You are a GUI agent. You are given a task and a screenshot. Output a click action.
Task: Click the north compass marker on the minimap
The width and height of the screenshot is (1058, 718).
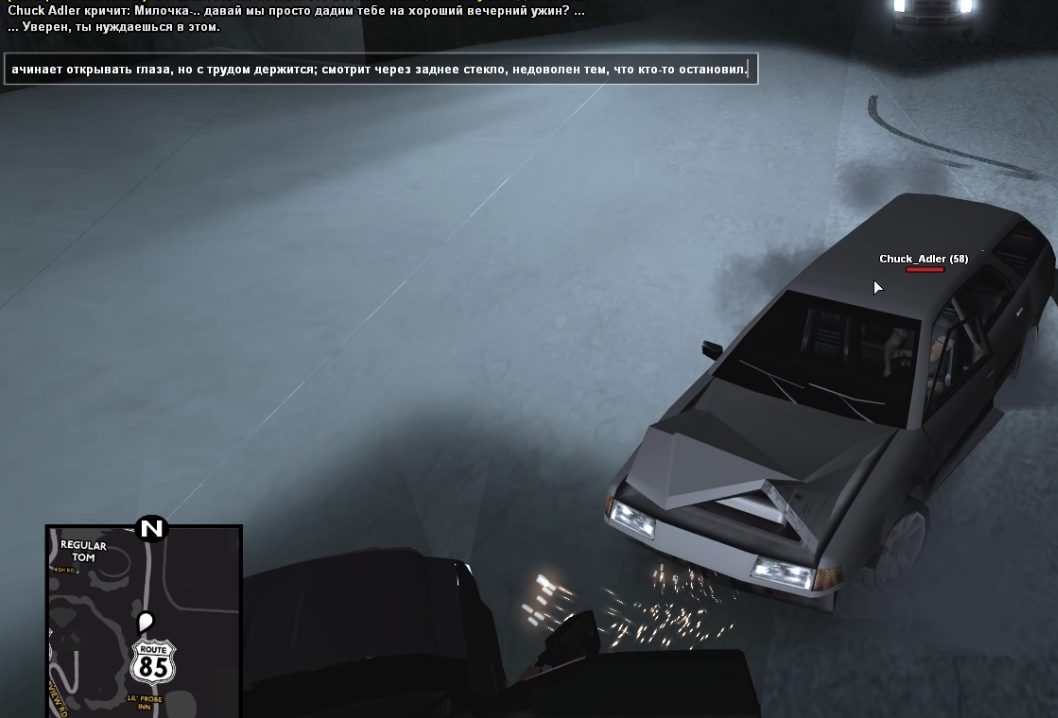click(151, 528)
